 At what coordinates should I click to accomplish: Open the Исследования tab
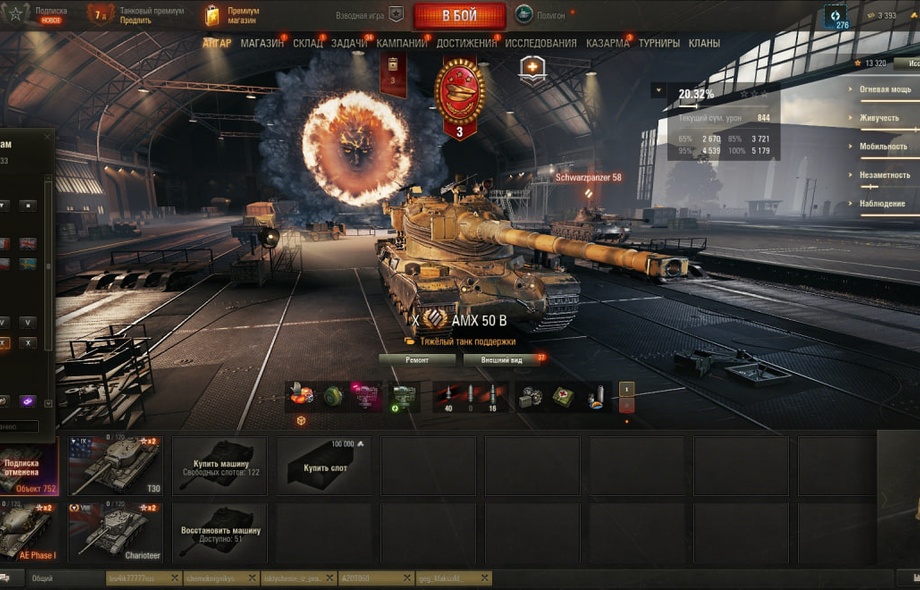pos(541,43)
